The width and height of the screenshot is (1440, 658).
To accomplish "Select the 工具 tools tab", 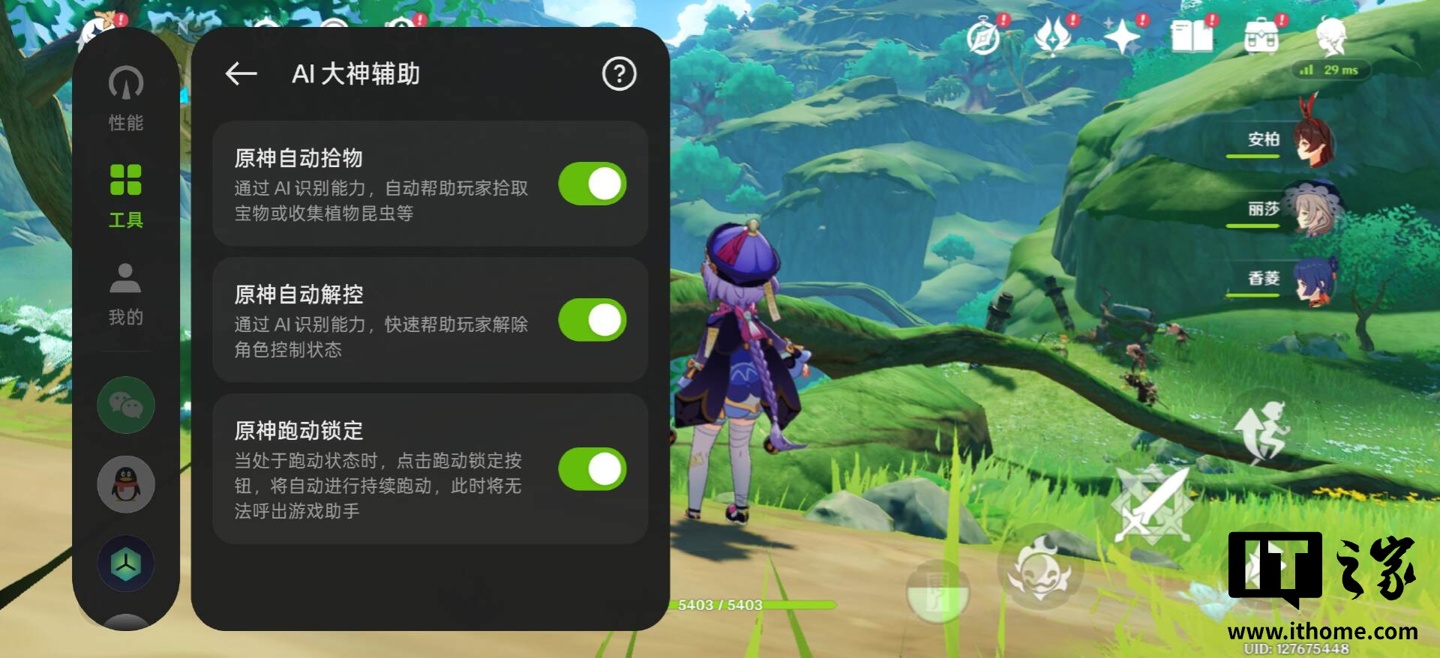I will click(126, 196).
